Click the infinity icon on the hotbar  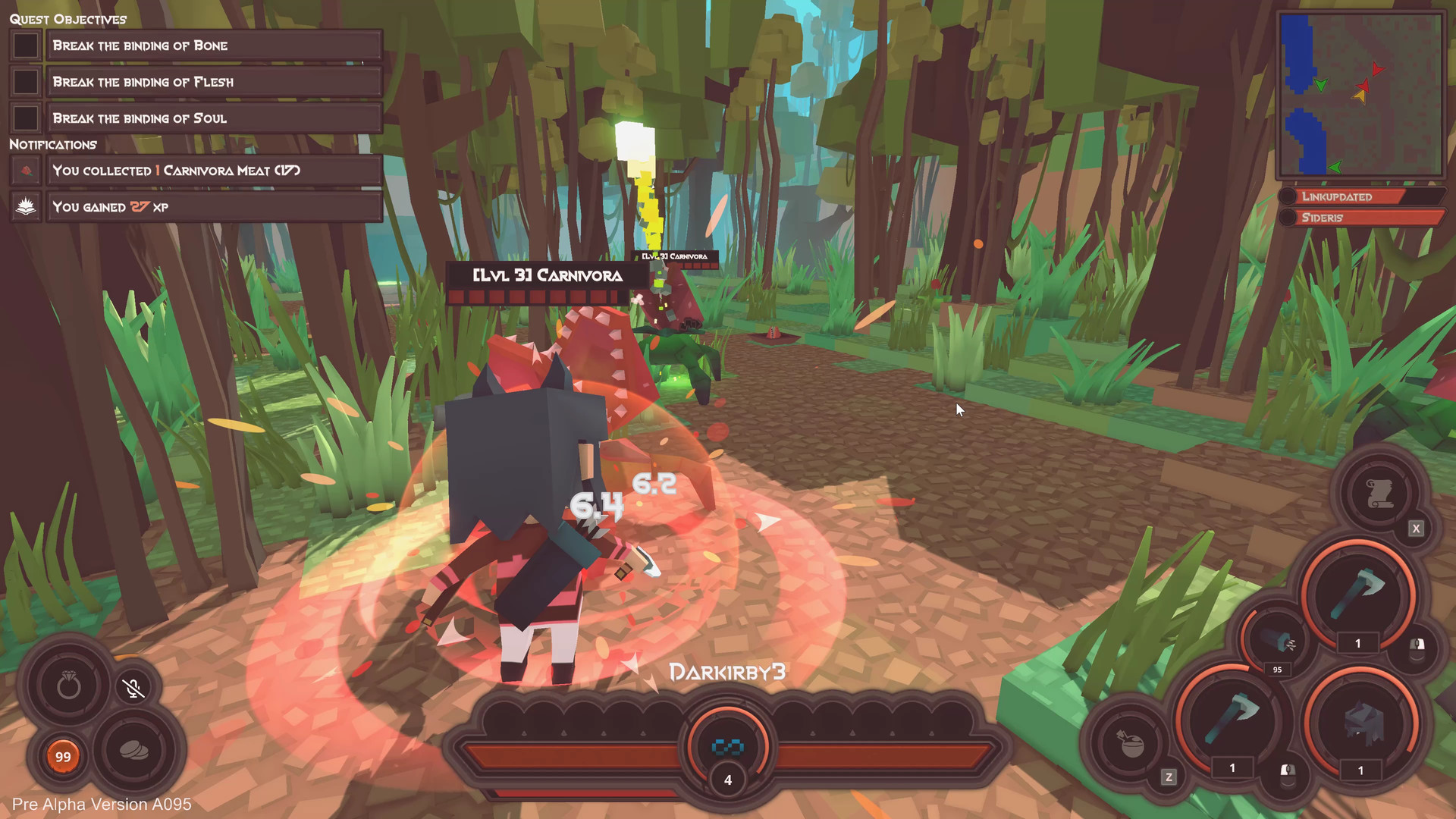tap(728, 747)
